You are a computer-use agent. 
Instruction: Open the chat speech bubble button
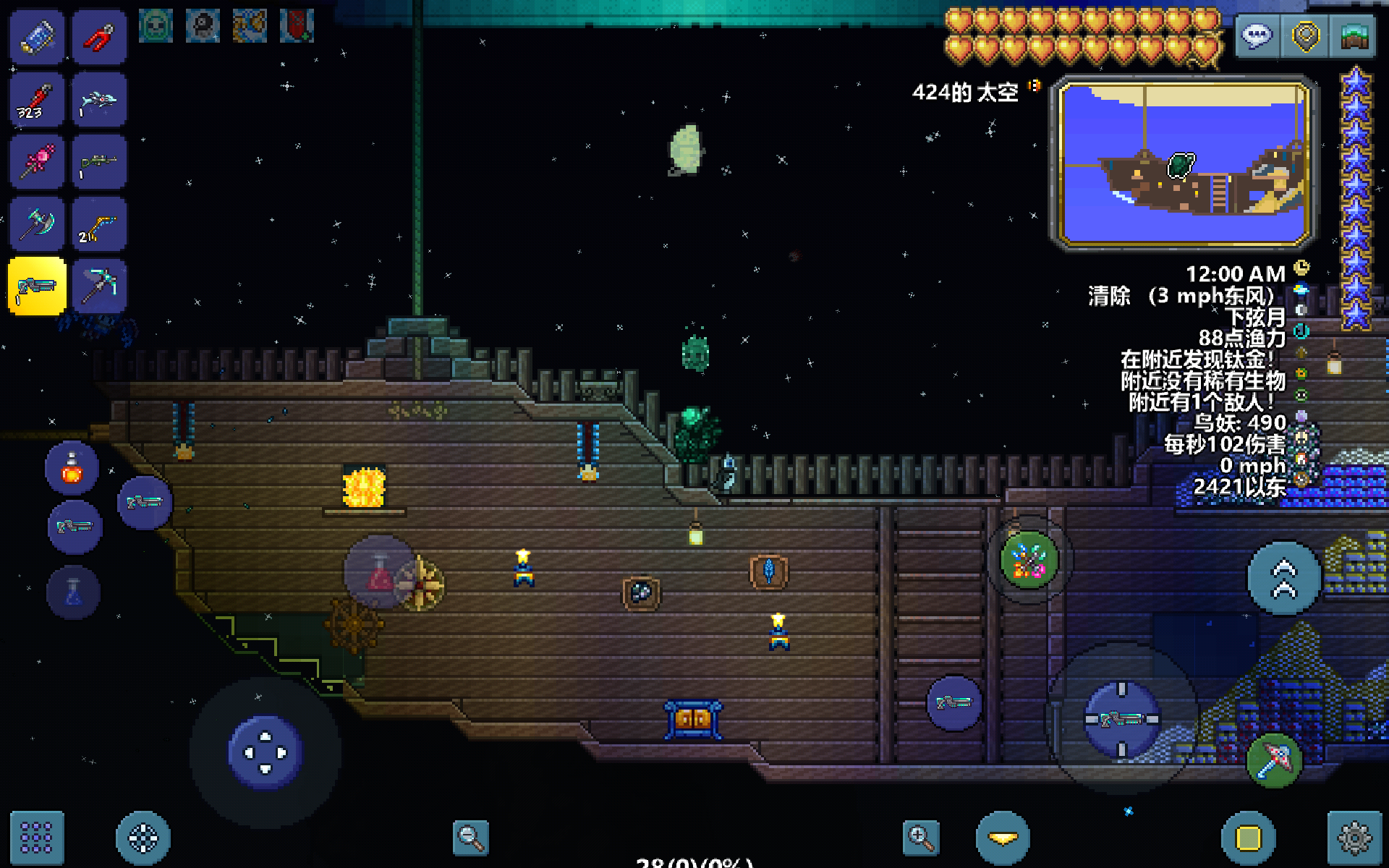(1257, 35)
